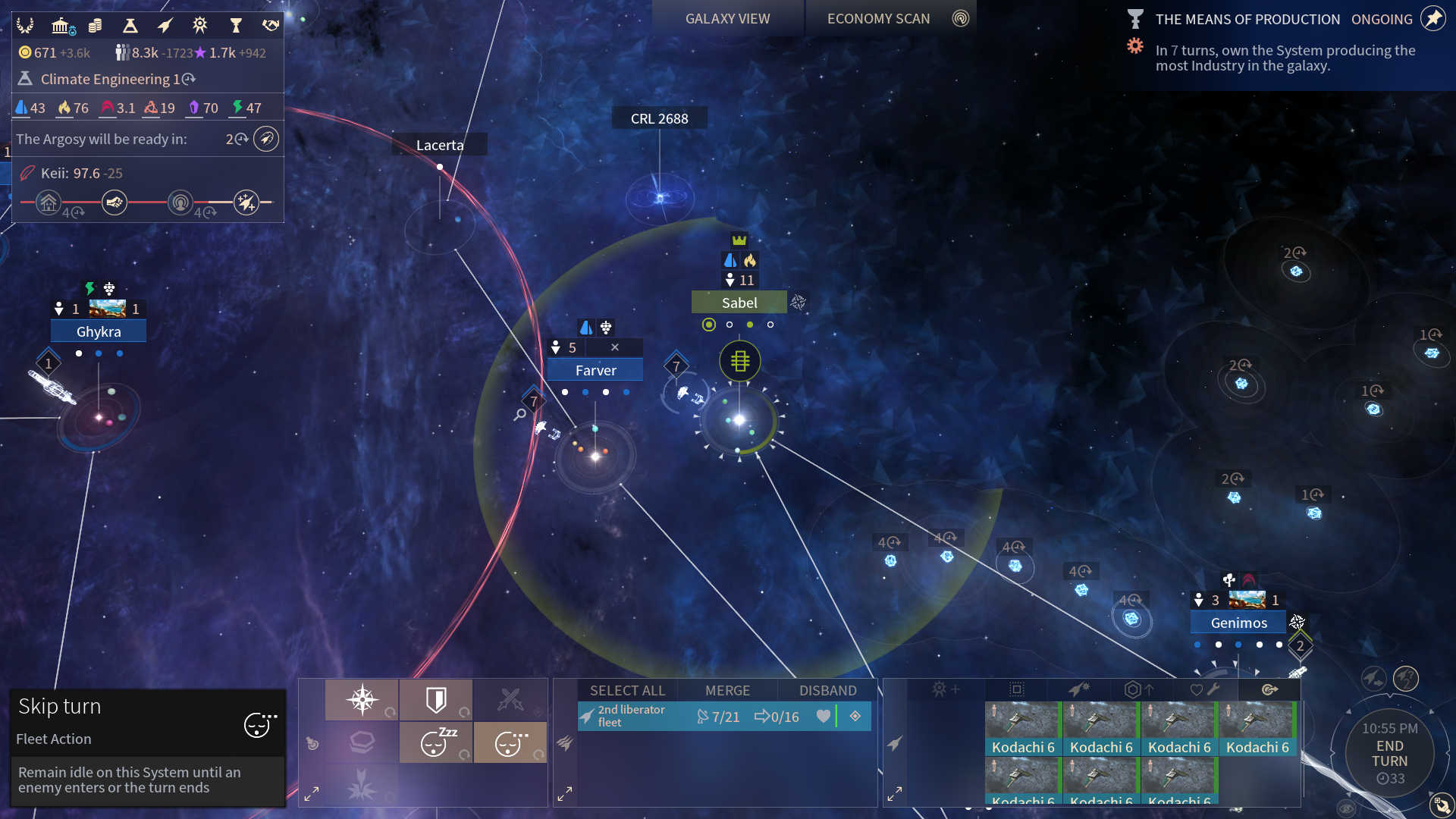The width and height of the screenshot is (1456, 819).
Task: Click the Argosy ship round button
Action: (266, 139)
